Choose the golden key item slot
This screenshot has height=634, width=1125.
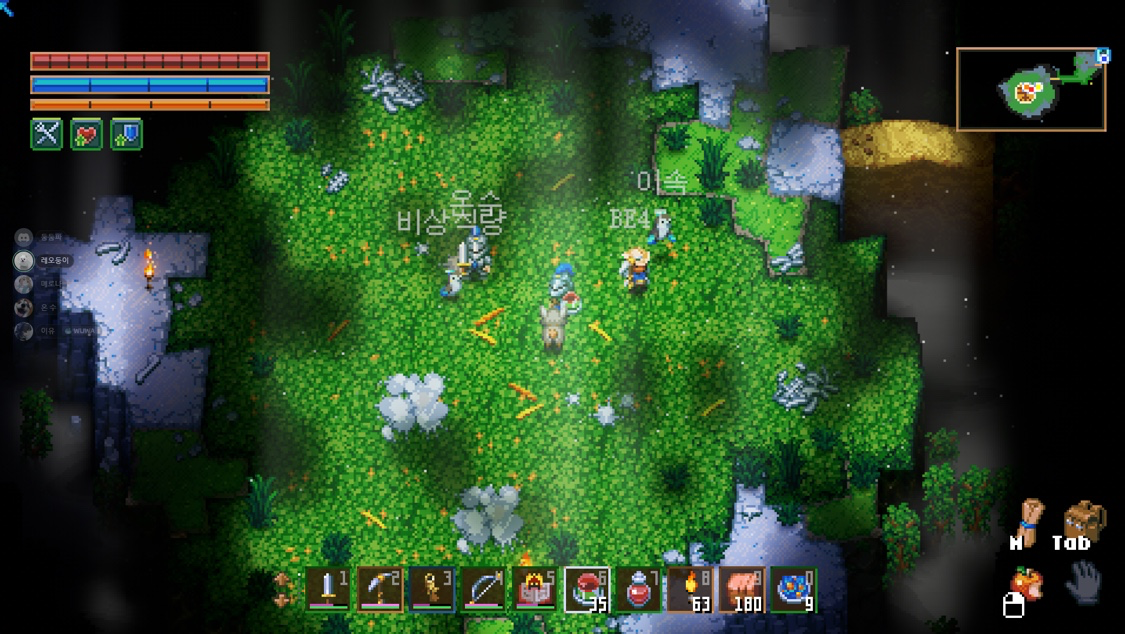[x=432, y=589]
